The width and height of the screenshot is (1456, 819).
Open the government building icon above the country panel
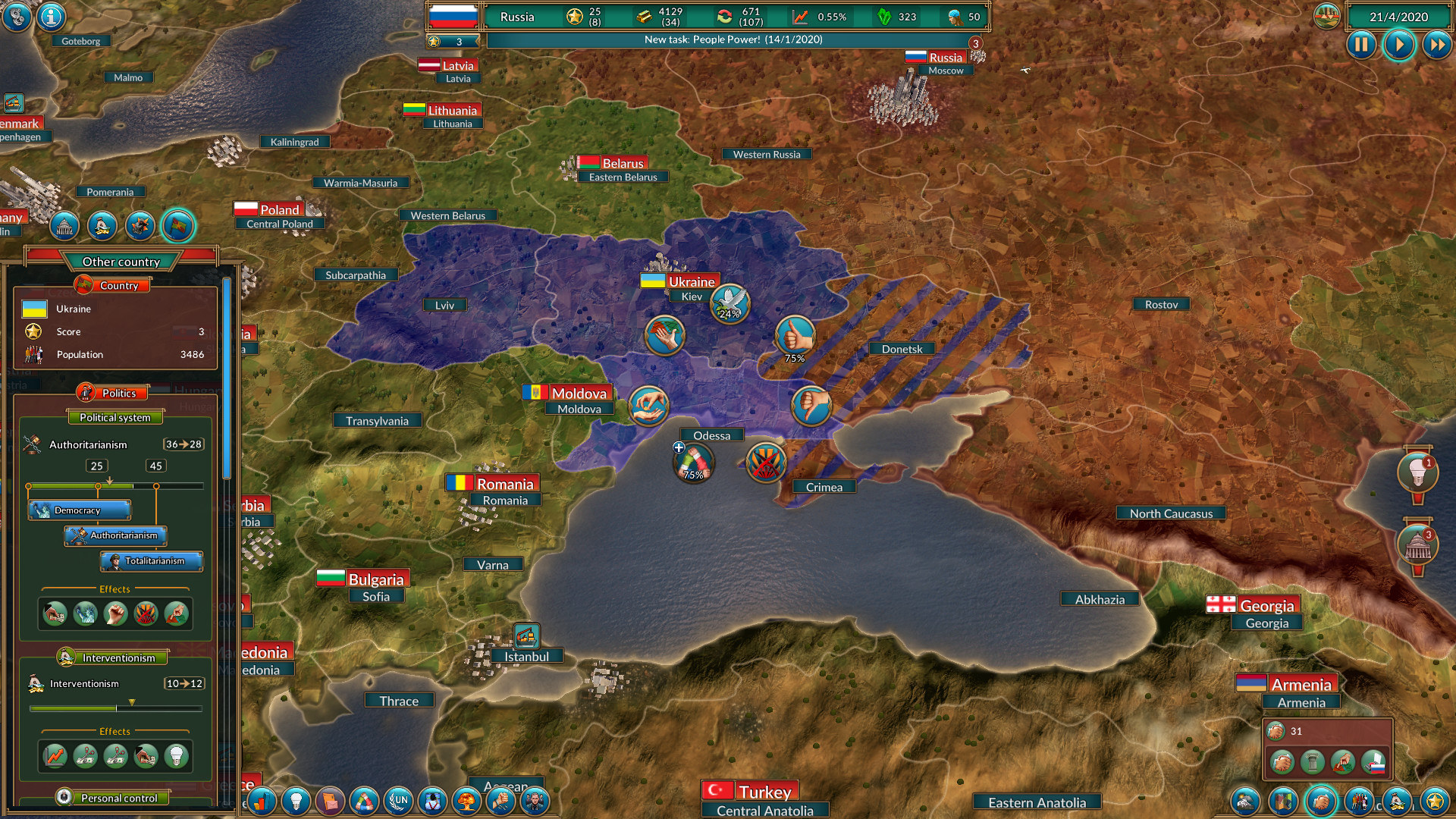pyautogui.click(x=64, y=225)
